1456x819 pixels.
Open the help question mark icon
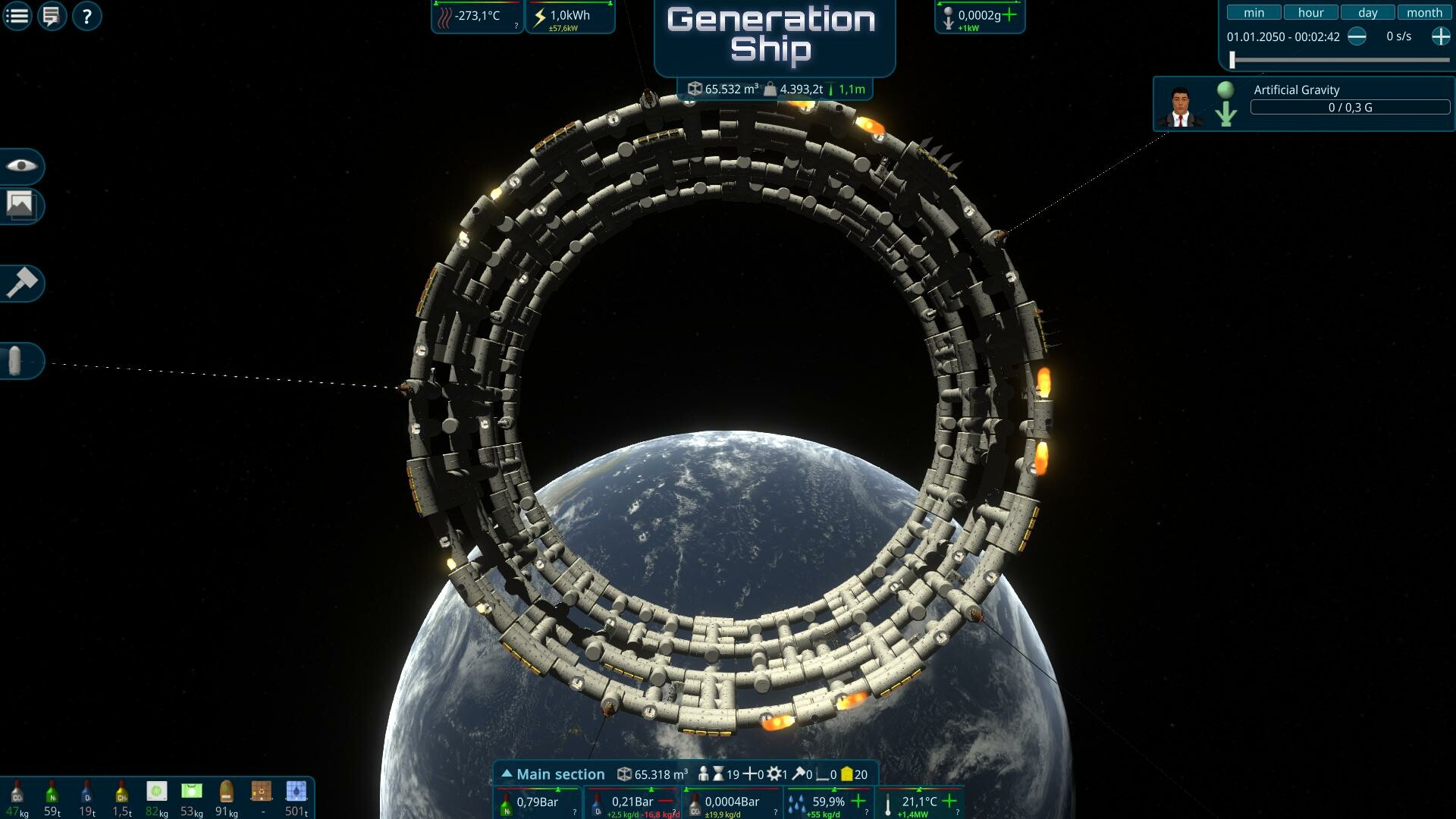[x=86, y=16]
